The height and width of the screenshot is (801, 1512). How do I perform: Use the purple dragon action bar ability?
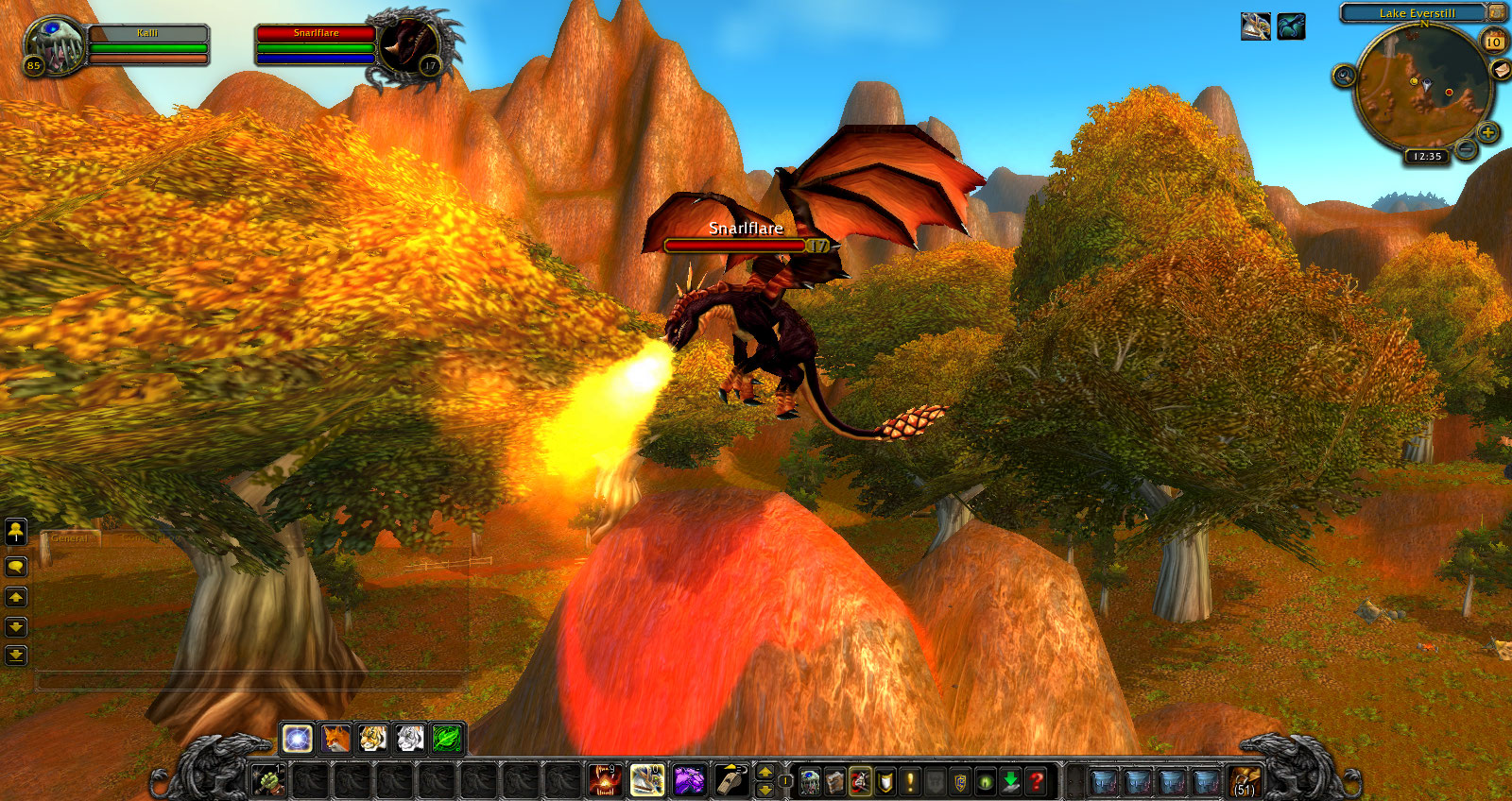click(689, 781)
